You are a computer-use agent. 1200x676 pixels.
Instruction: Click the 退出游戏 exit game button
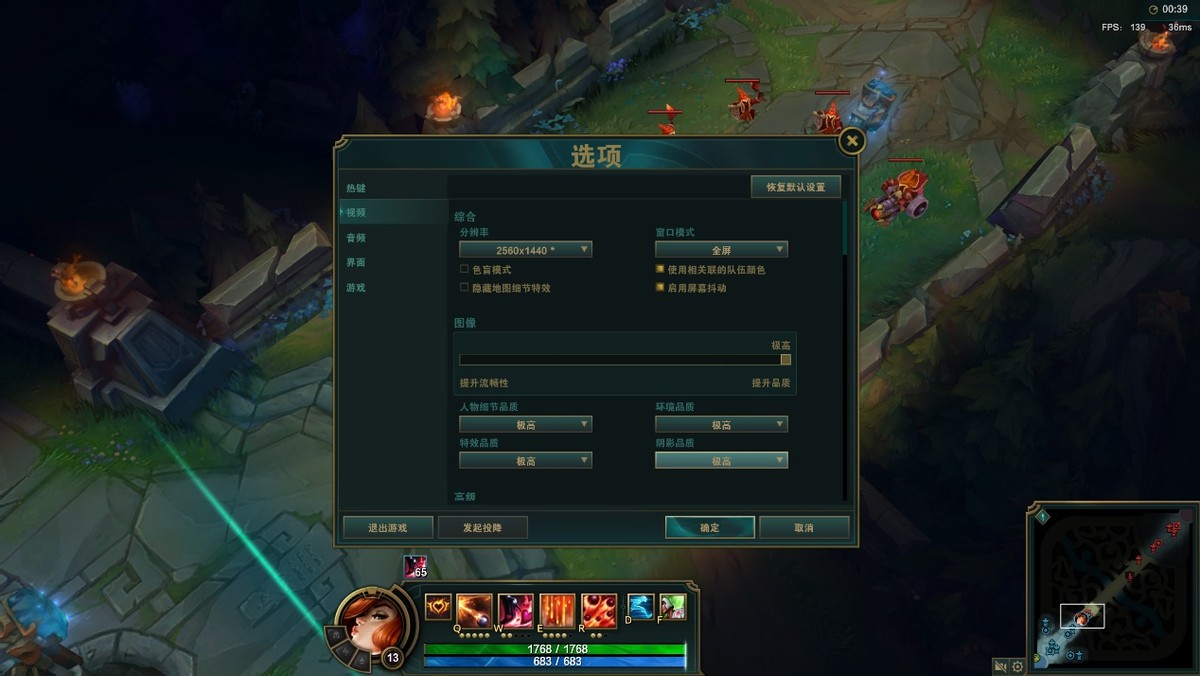tap(387, 527)
